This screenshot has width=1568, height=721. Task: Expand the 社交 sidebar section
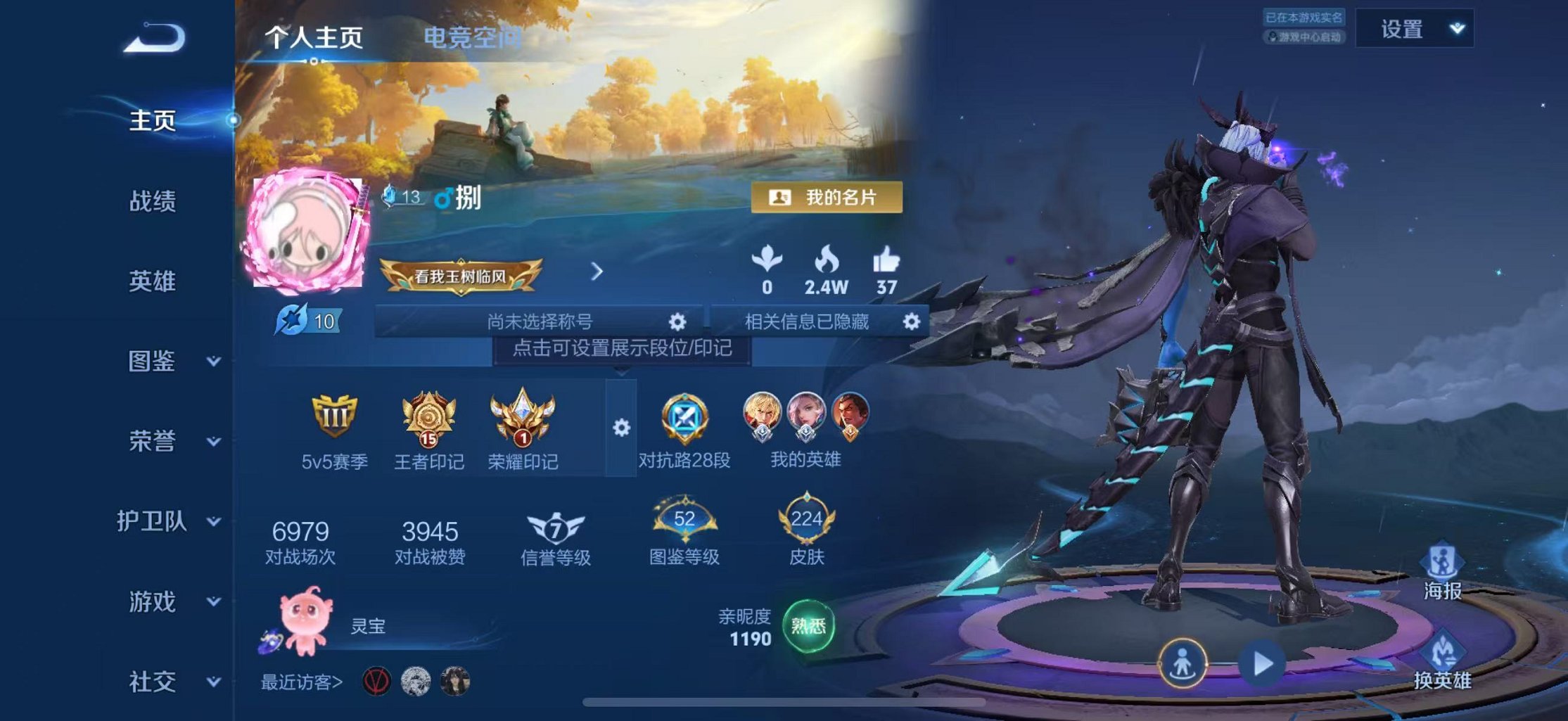click(x=159, y=681)
